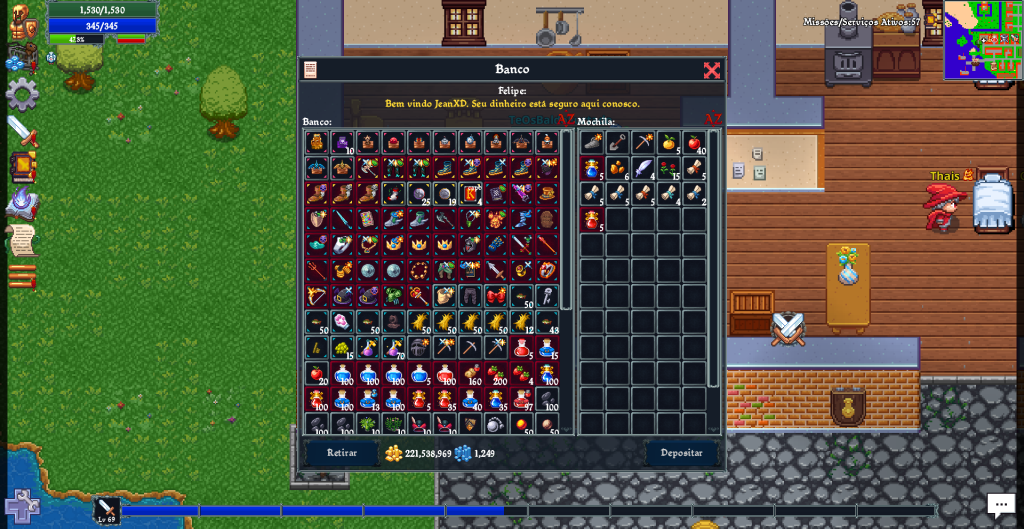Open the minimap
This screenshot has height=529, width=1024.
[982, 40]
